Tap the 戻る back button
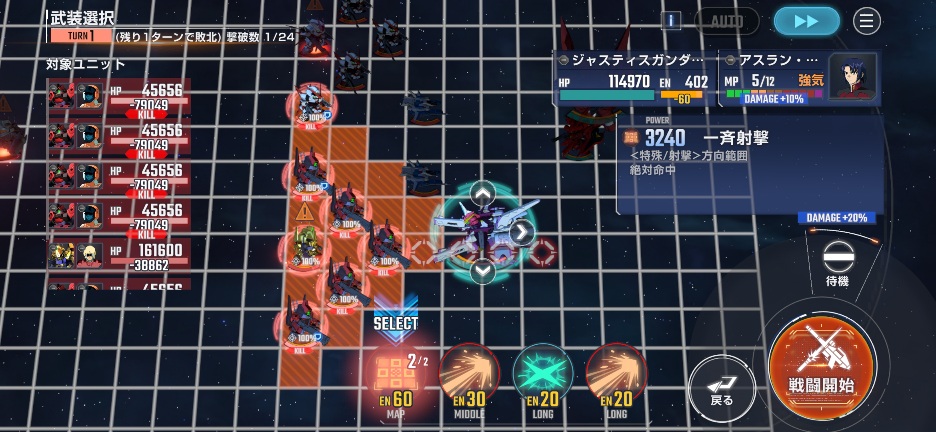This screenshot has height=432, width=936. point(722,384)
